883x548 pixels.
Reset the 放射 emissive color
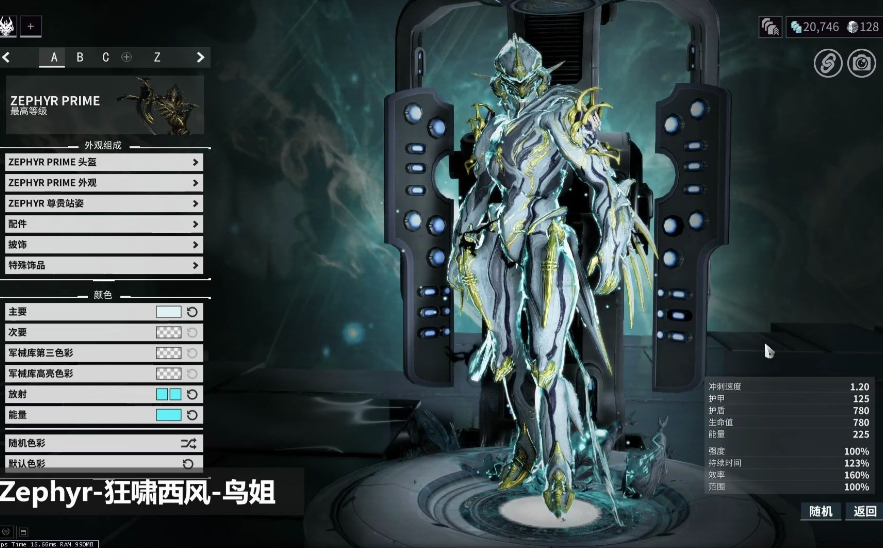click(x=192, y=395)
